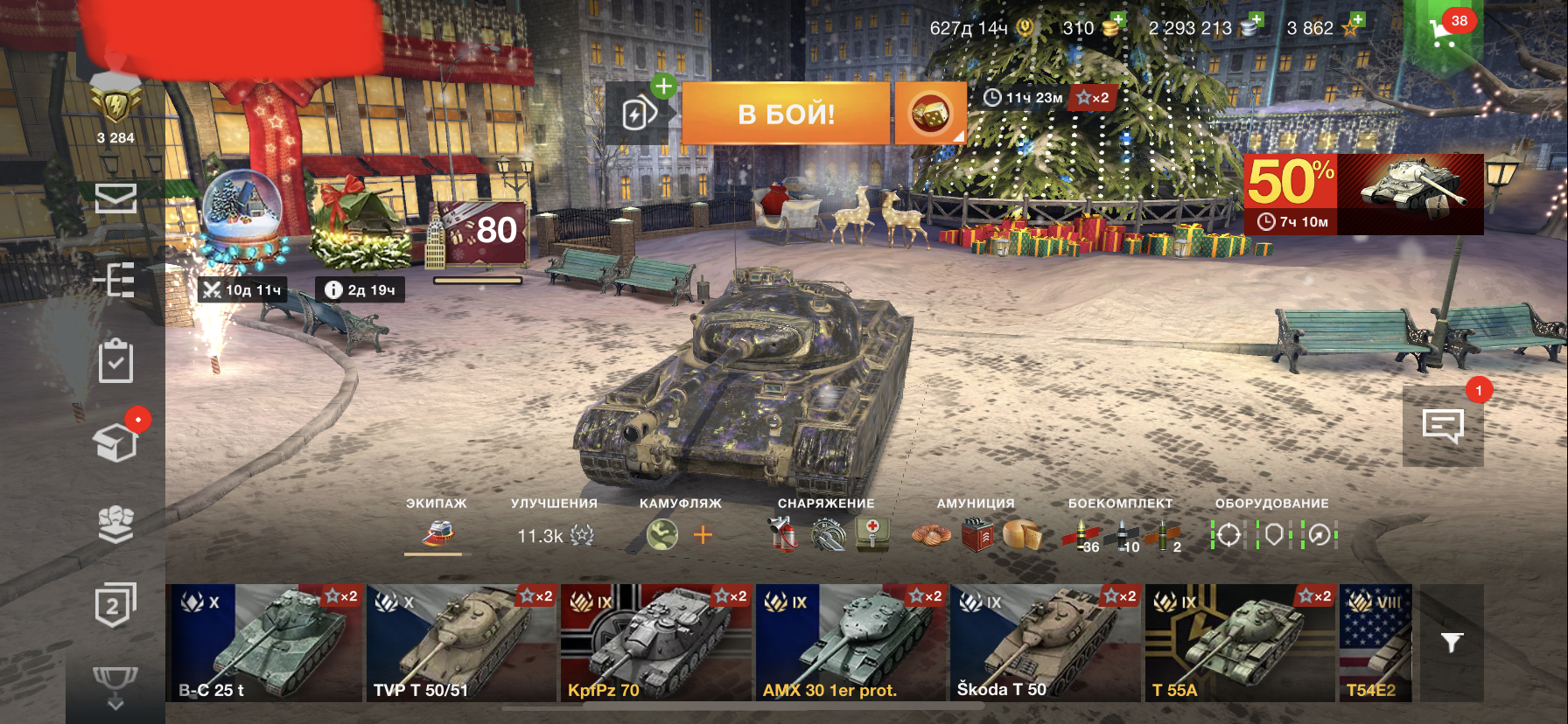Open the chat messages panel
Image resolution: width=1568 pixels, height=724 pixels.
[1443, 426]
